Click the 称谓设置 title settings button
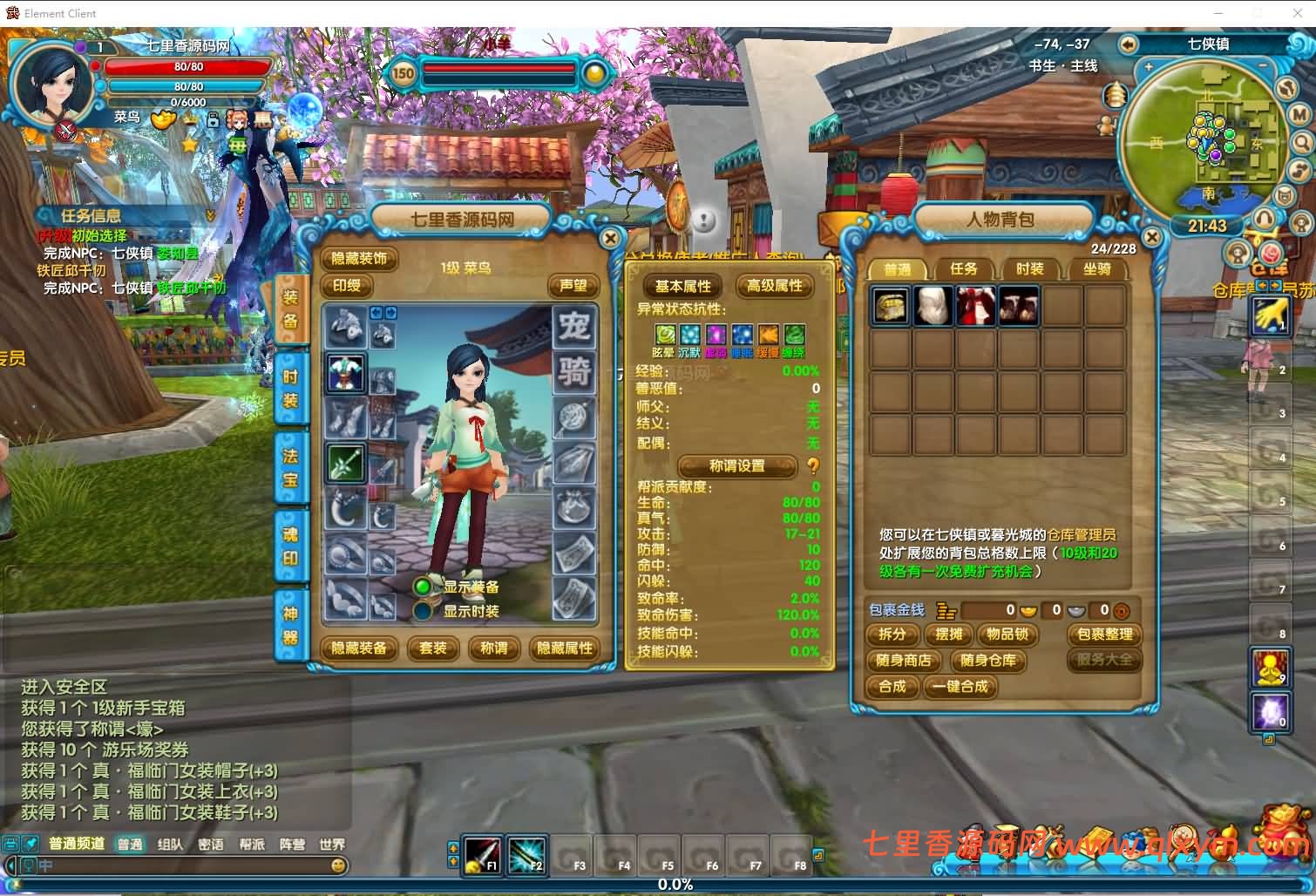Screen dimensions: 1316x896 click(x=739, y=466)
